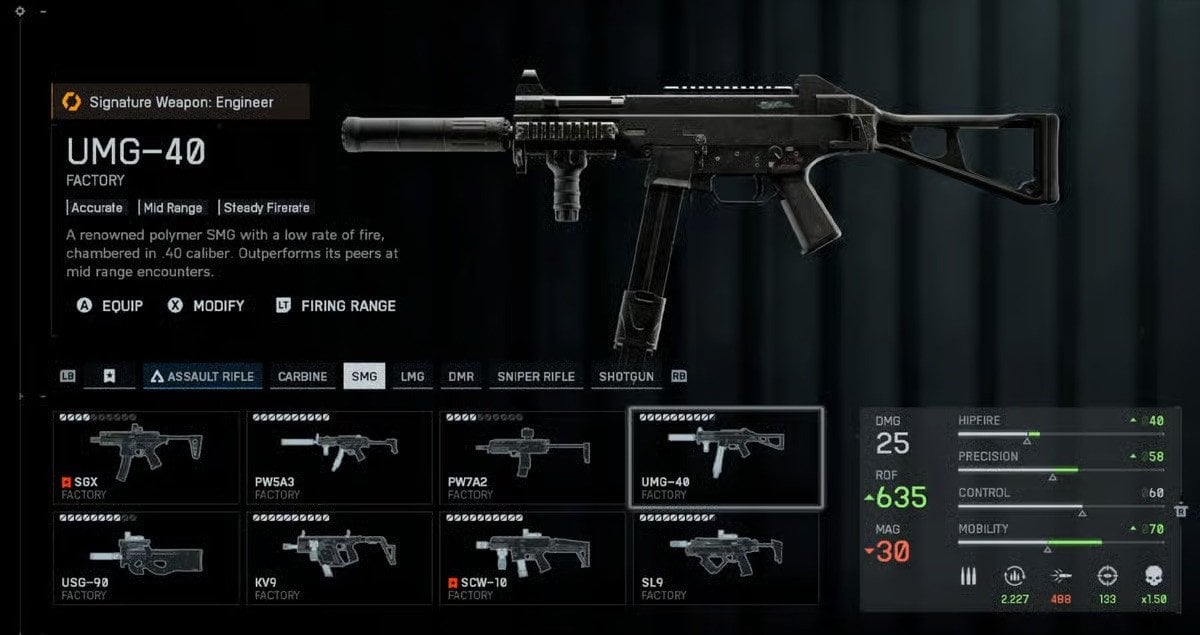This screenshot has height=635, width=1200.
Task: Open the Carbine weapon category
Action: click(302, 376)
